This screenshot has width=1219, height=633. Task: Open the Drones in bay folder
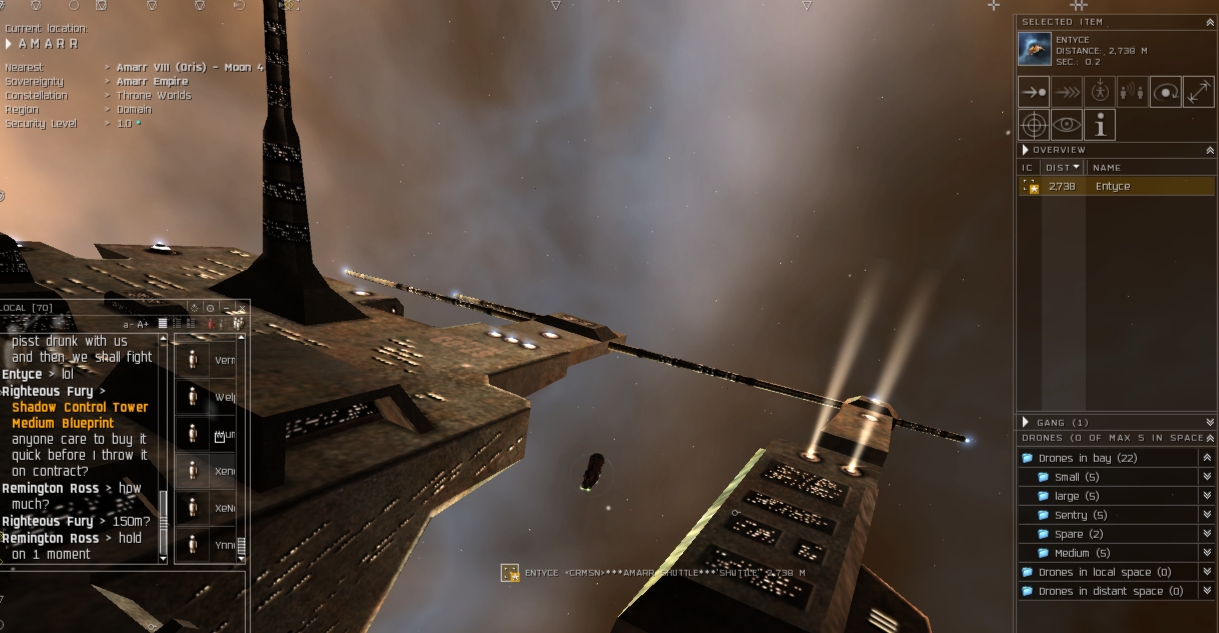click(x=1074, y=458)
